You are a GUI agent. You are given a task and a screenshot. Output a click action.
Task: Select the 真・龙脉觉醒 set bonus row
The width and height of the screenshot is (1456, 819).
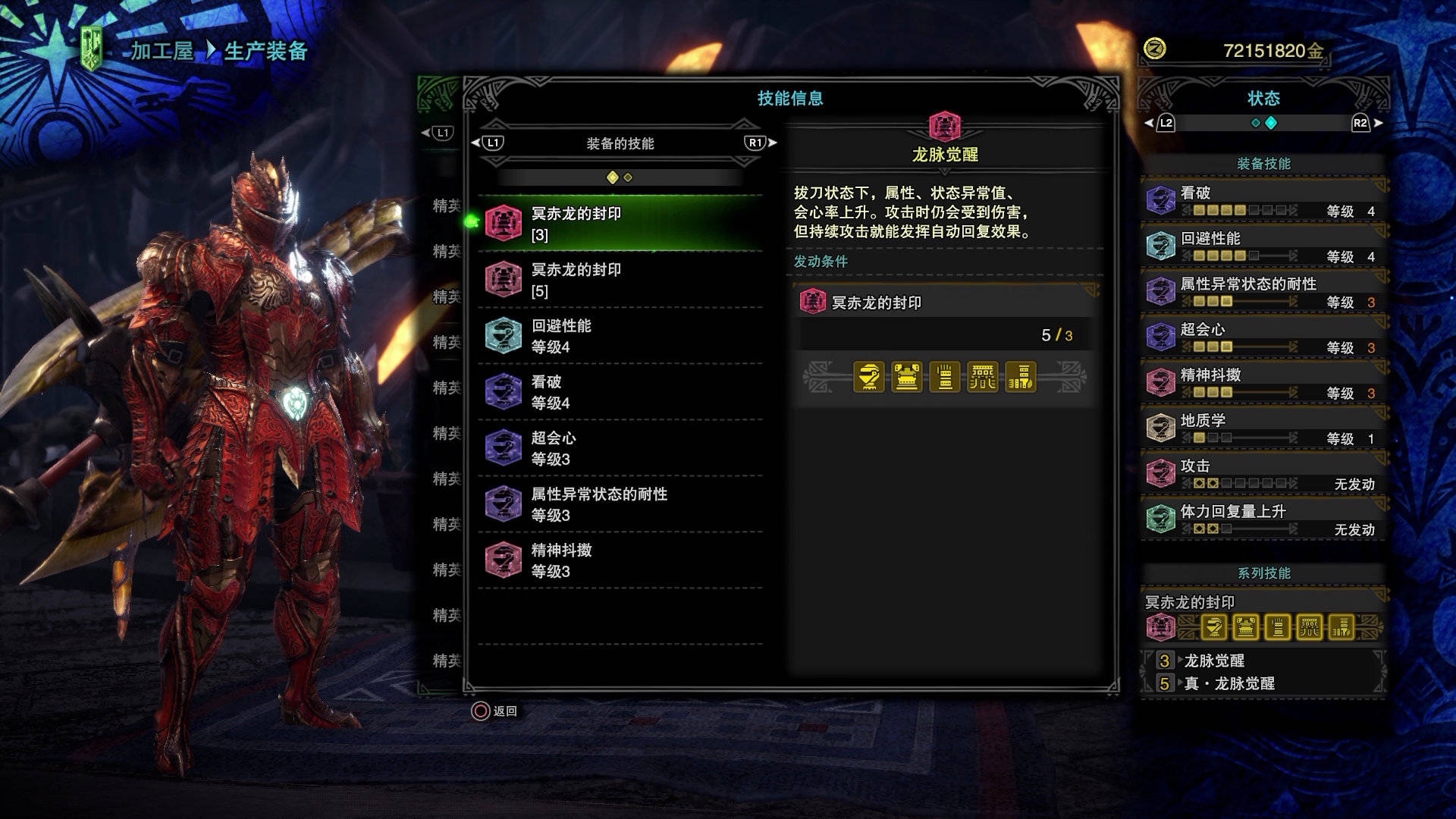[1263, 683]
